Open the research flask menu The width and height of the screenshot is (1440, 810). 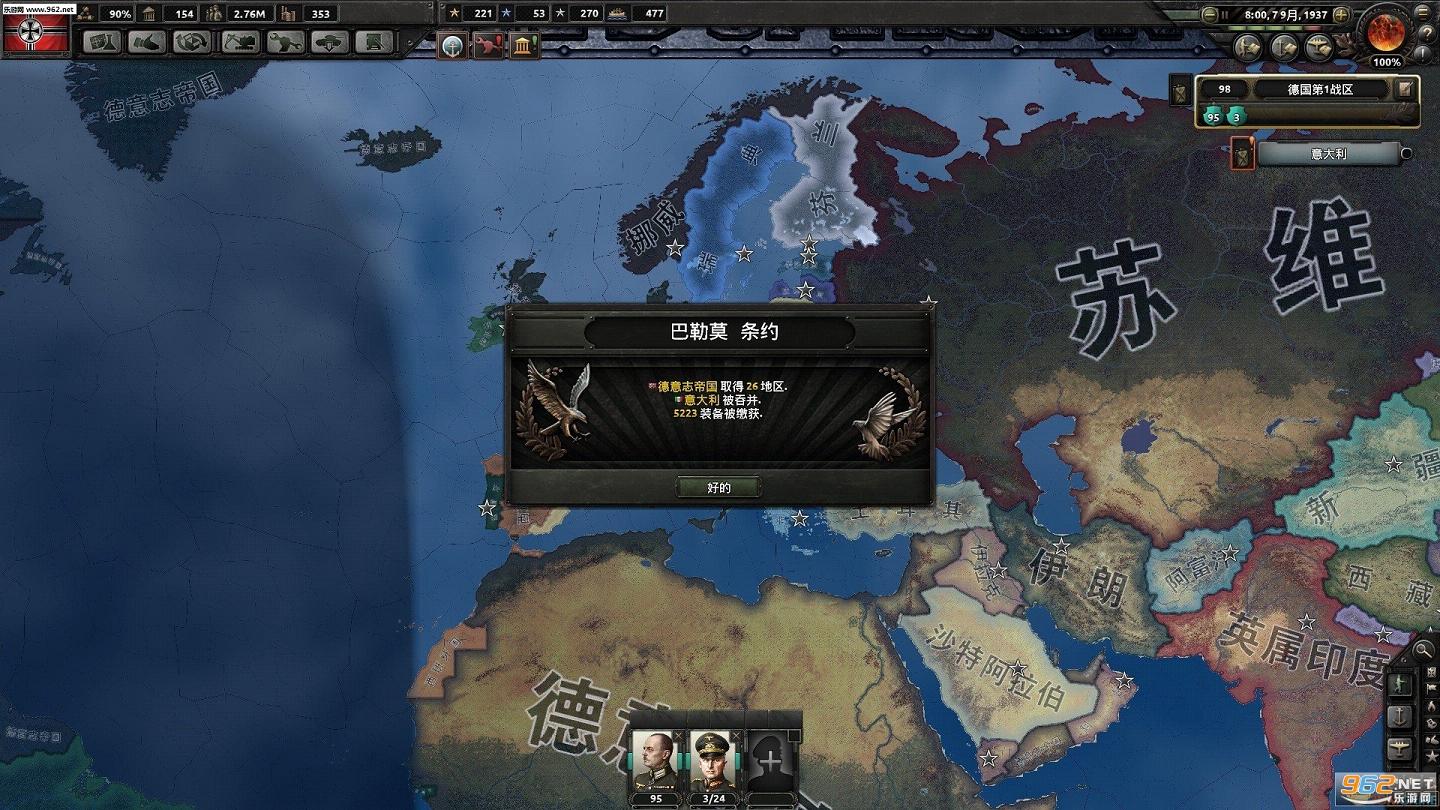(102, 42)
